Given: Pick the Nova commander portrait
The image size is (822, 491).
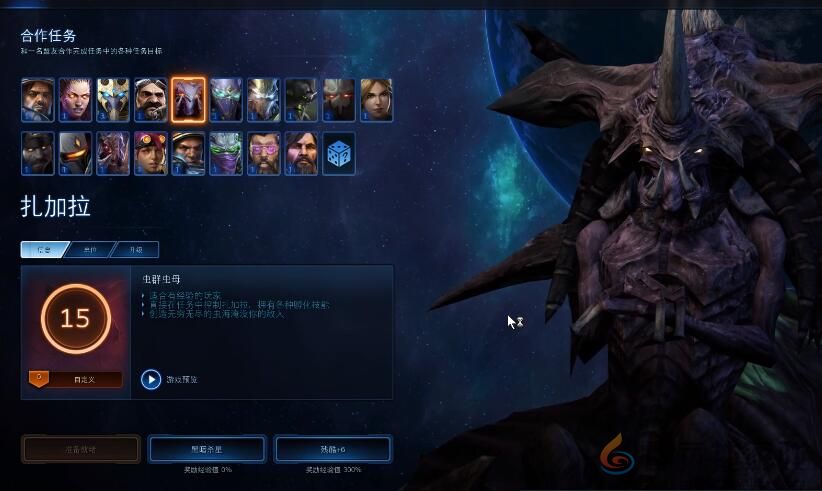Looking at the screenshot, I should [x=376, y=100].
